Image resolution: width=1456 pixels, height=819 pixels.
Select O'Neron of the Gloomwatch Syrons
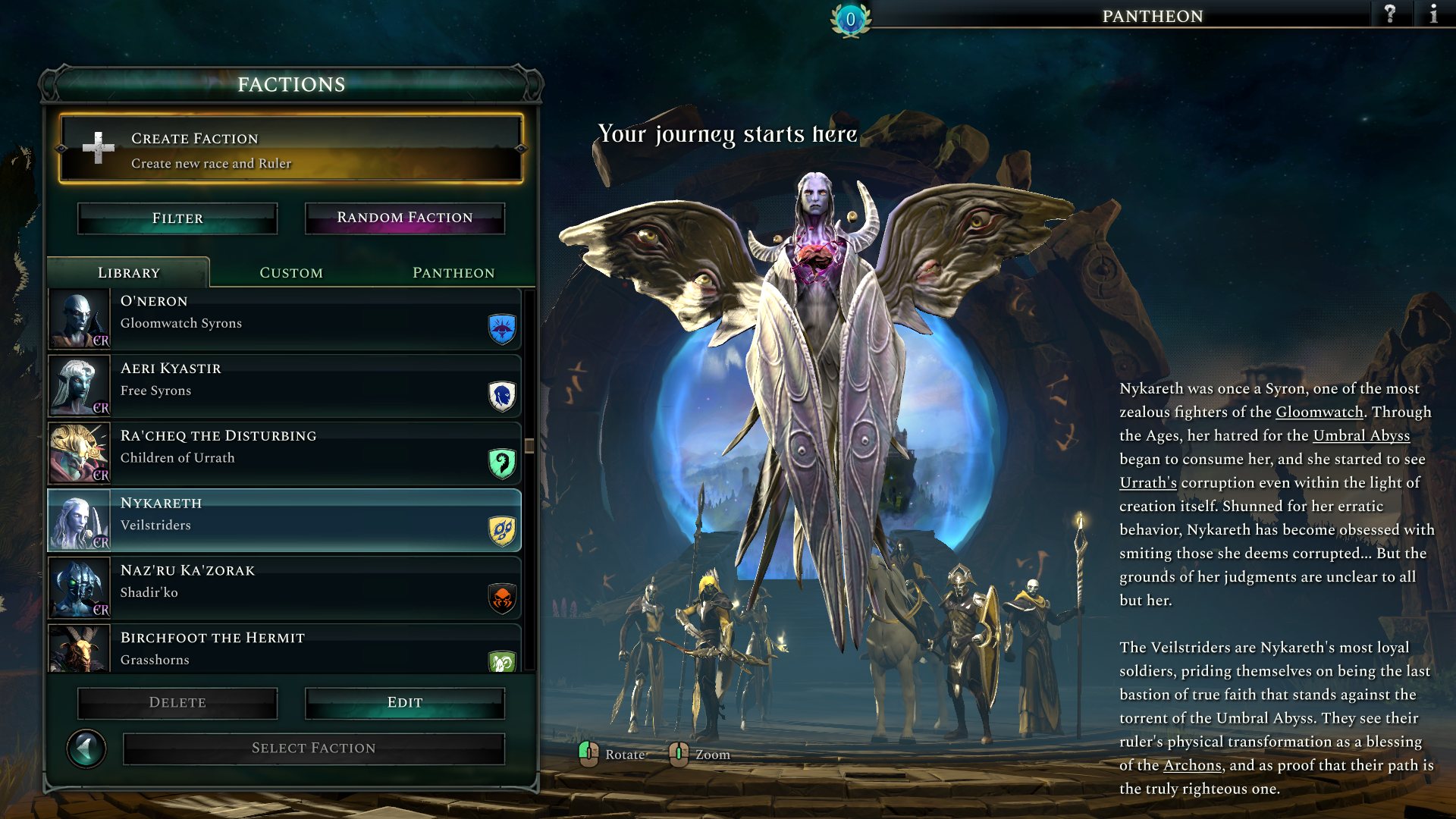285,318
